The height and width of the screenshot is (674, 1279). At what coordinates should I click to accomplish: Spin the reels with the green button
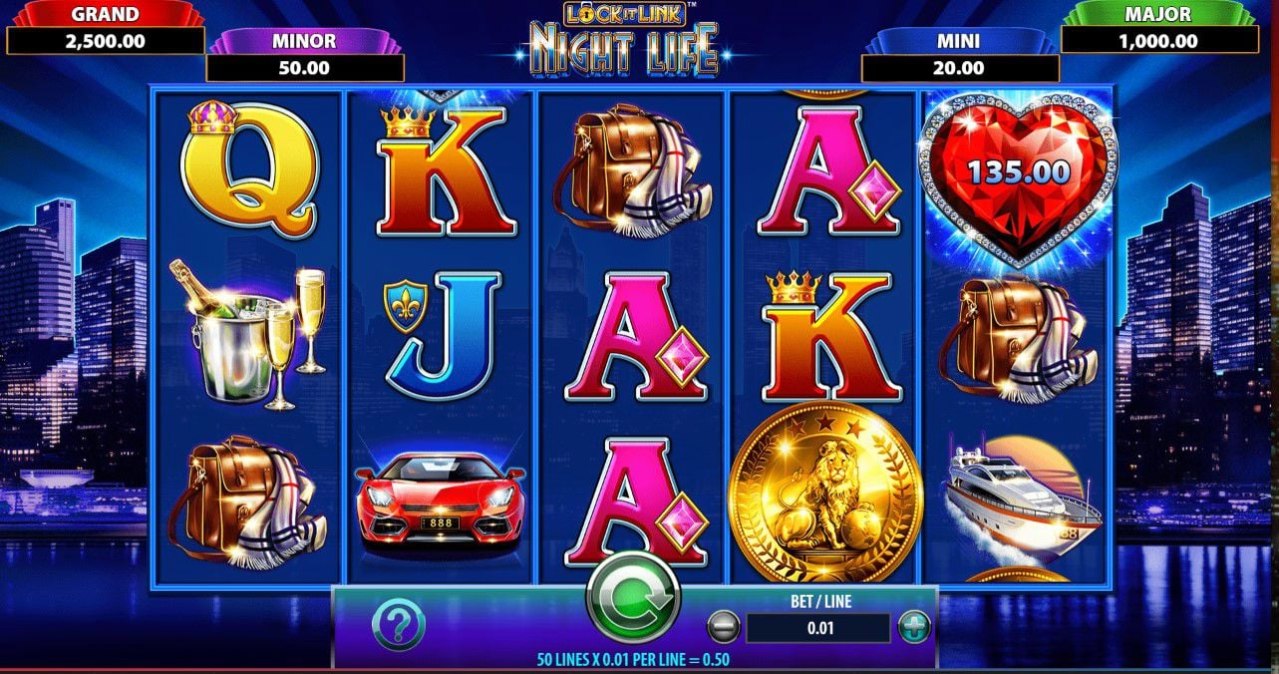(x=632, y=600)
